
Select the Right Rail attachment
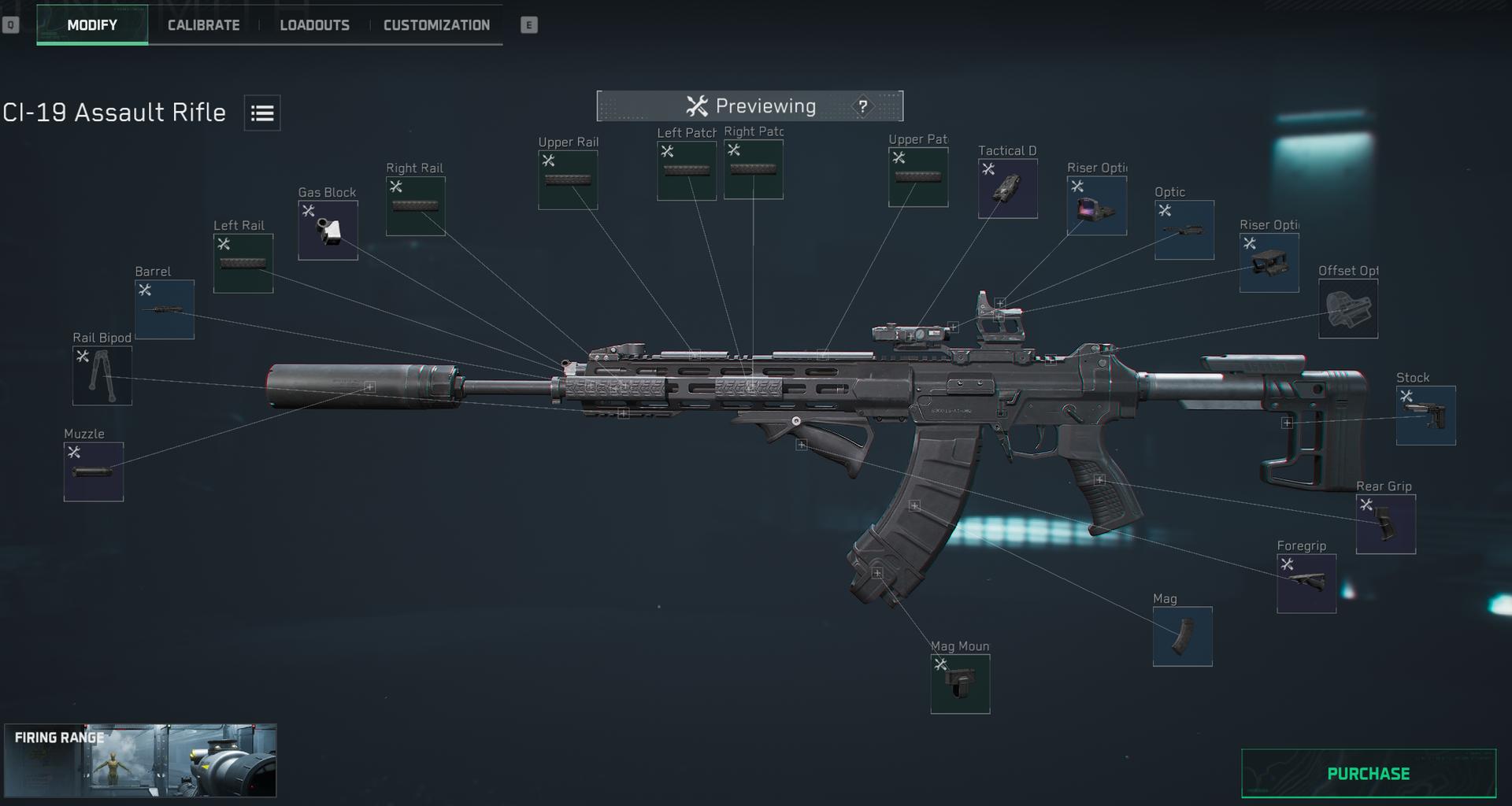[x=414, y=205]
